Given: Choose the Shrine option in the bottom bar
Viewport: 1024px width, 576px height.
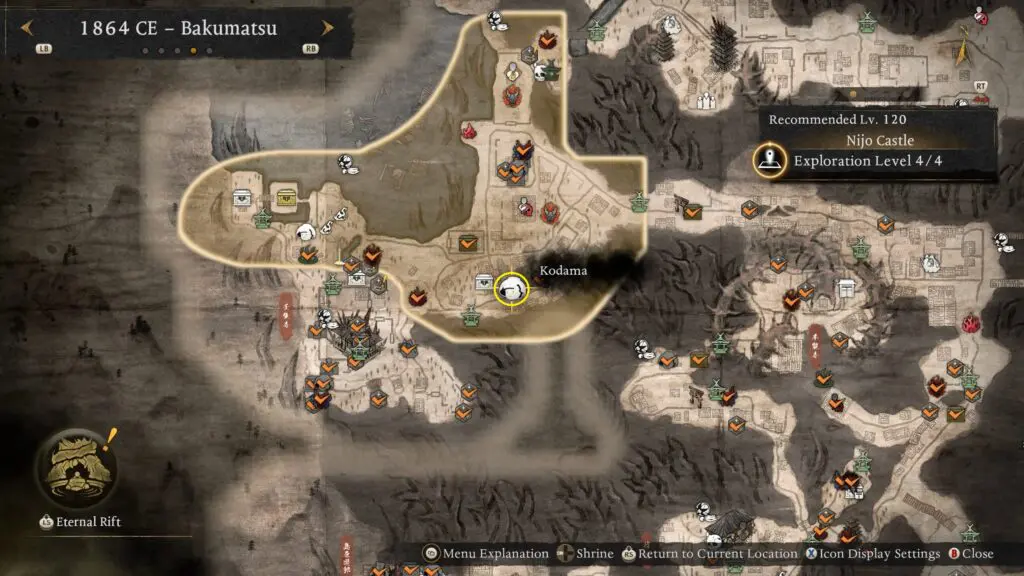Looking at the screenshot, I should tap(593, 553).
